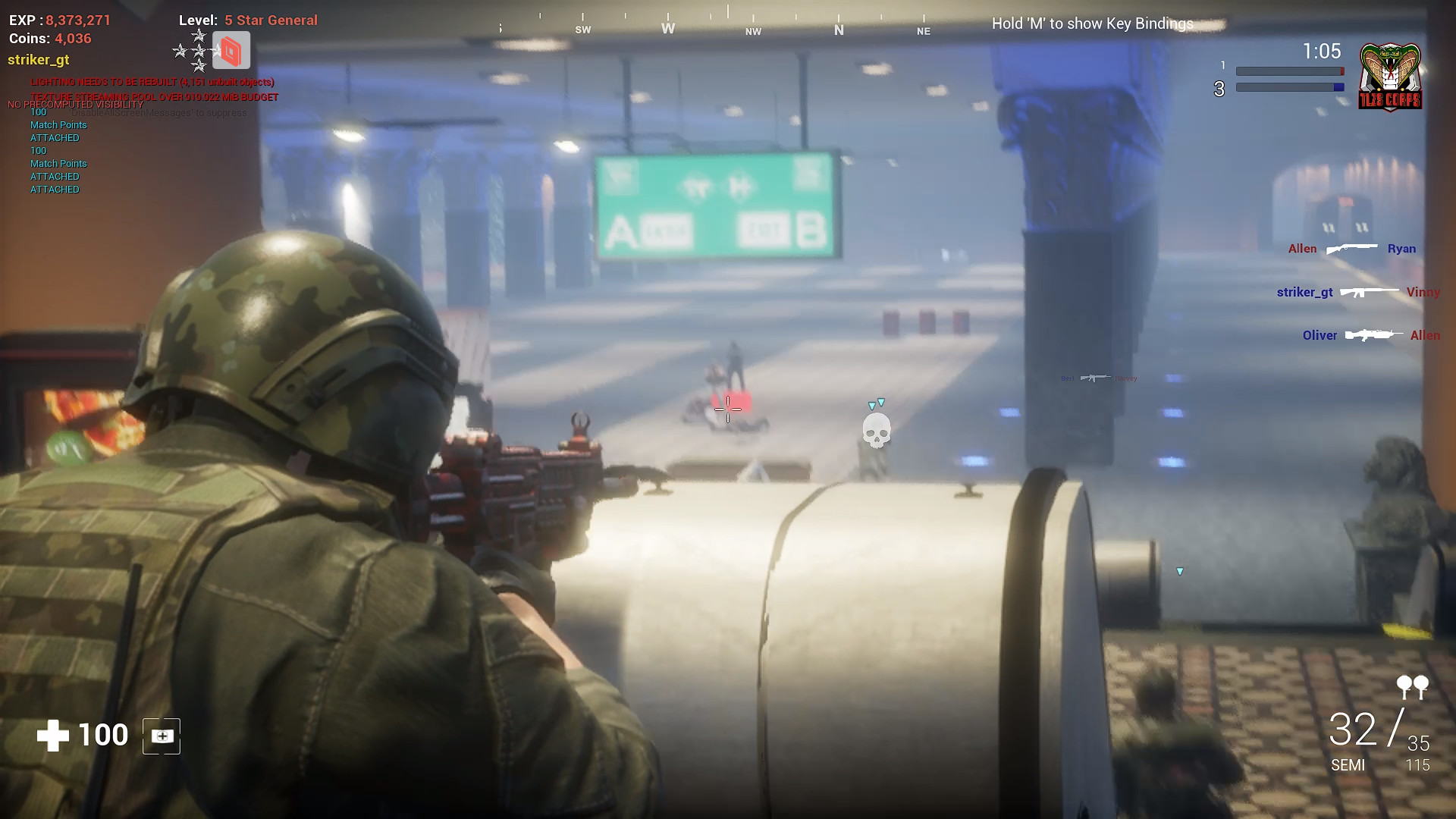Image resolution: width=1456 pixels, height=819 pixels.
Task: Click a five-star rank star under Level
Action: tap(199, 34)
